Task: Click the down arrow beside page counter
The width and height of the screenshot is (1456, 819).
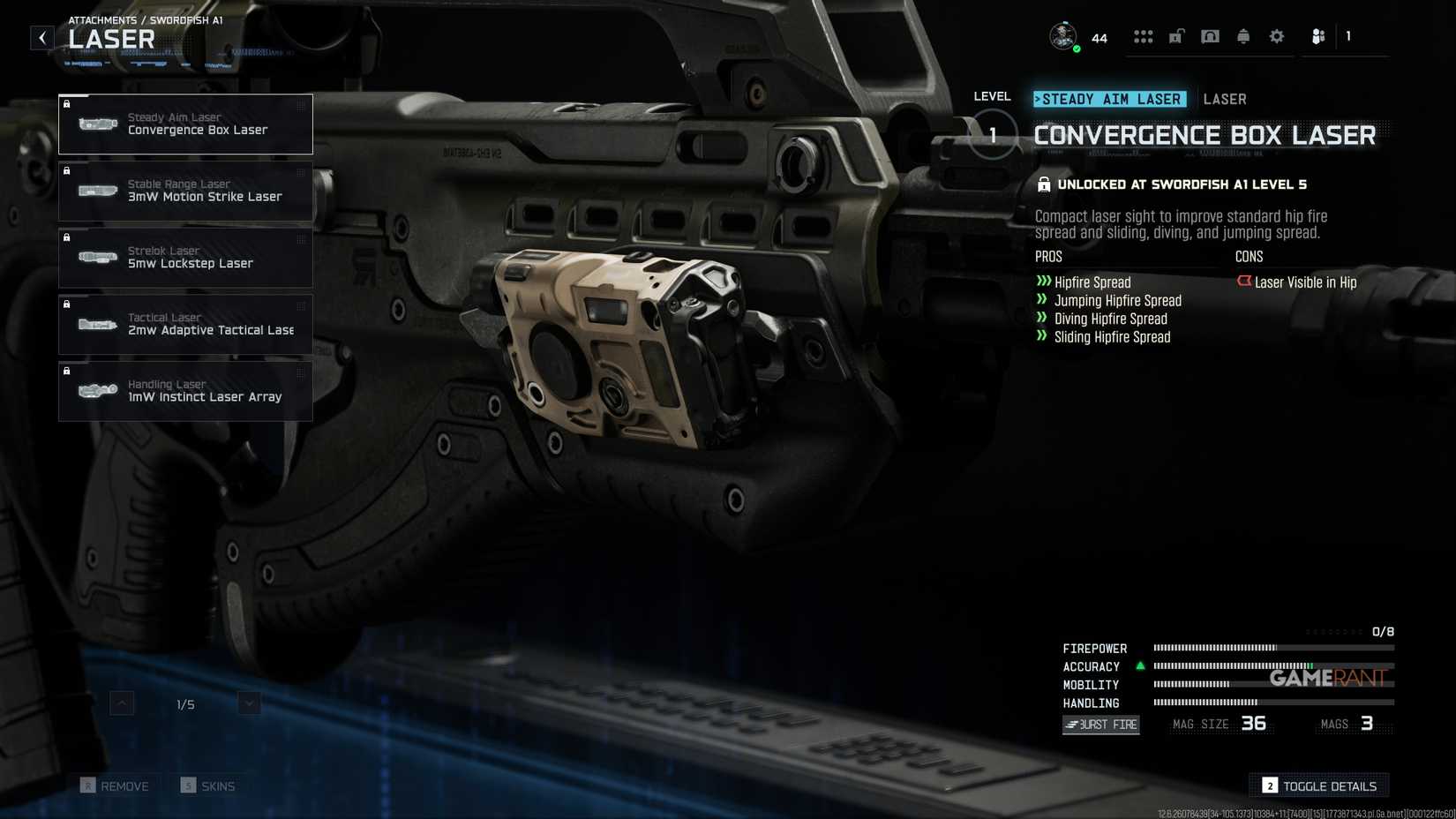Action: (249, 703)
